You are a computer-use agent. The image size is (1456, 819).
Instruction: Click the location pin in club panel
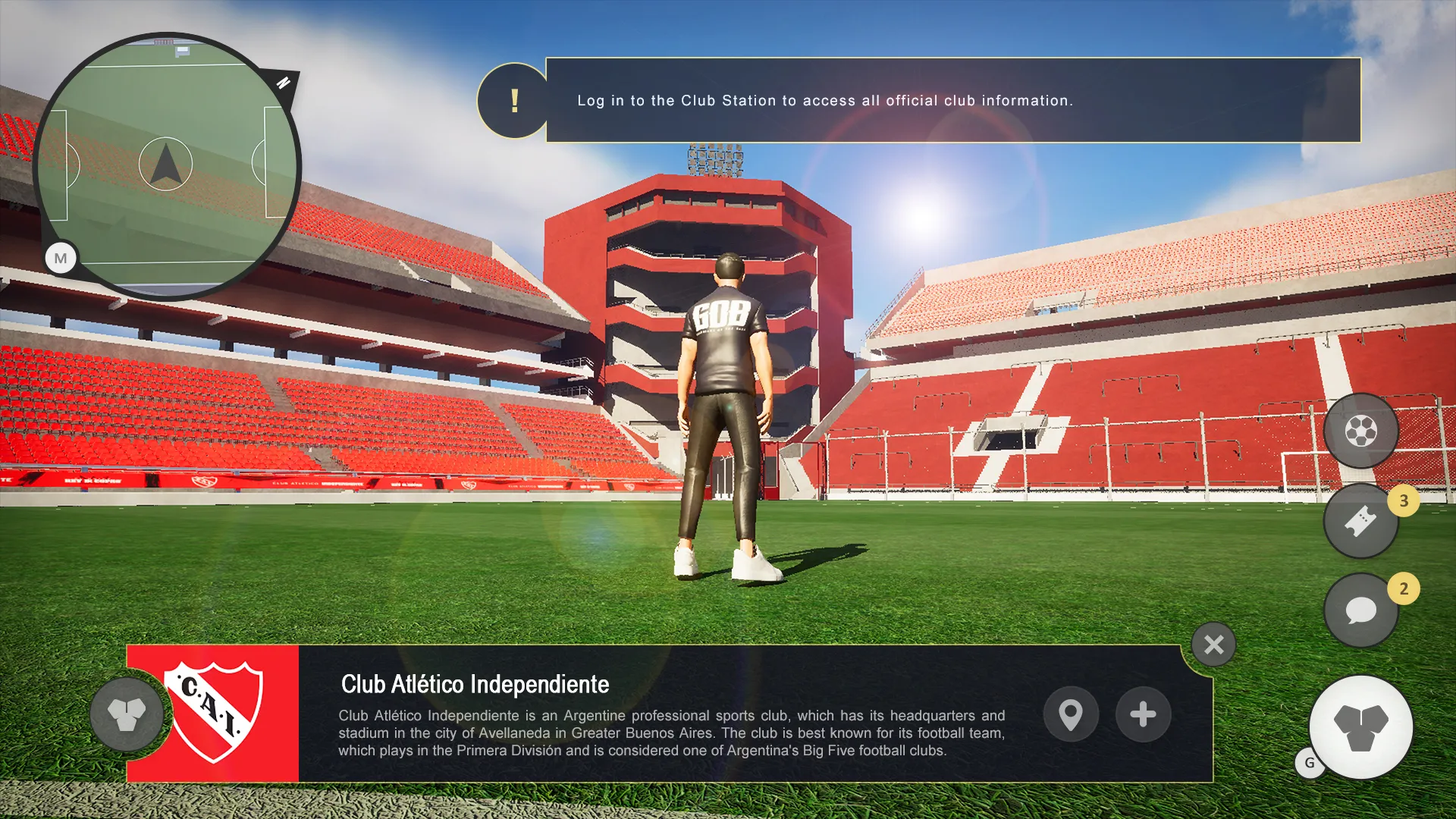(1071, 714)
